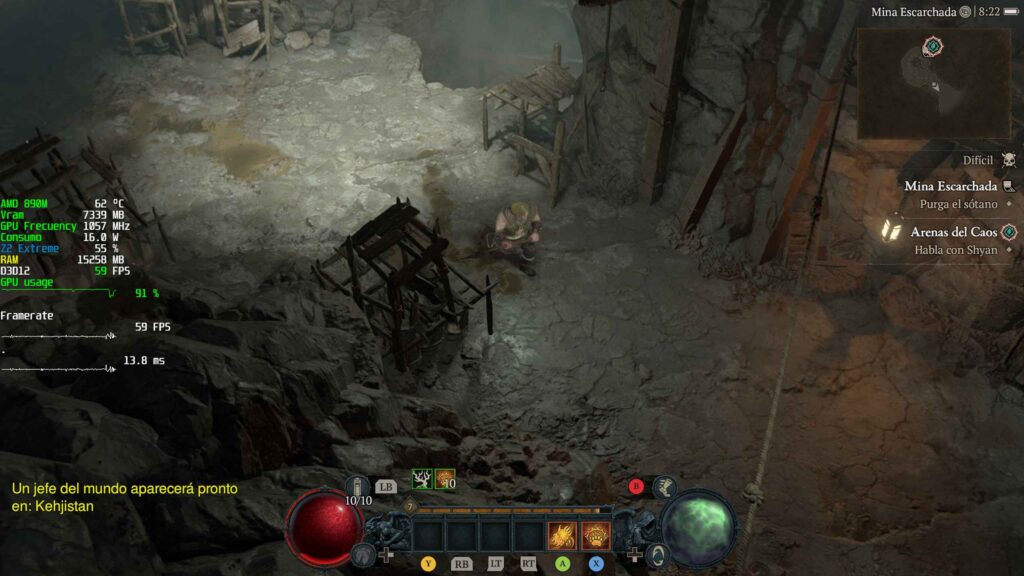
Task: Click the orange buff icon showing 10
Action: (445, 480)
